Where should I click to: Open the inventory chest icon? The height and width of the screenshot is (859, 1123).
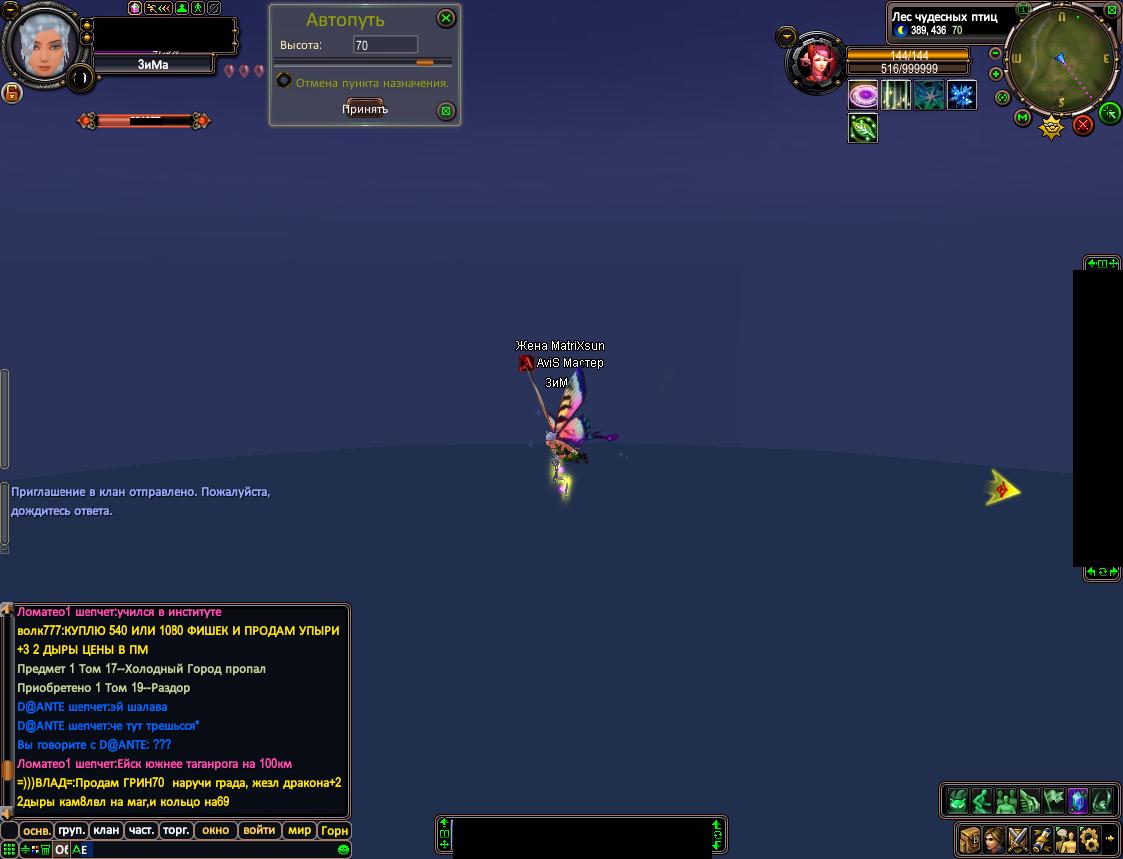pyautogui.click(x=970, y=838)
